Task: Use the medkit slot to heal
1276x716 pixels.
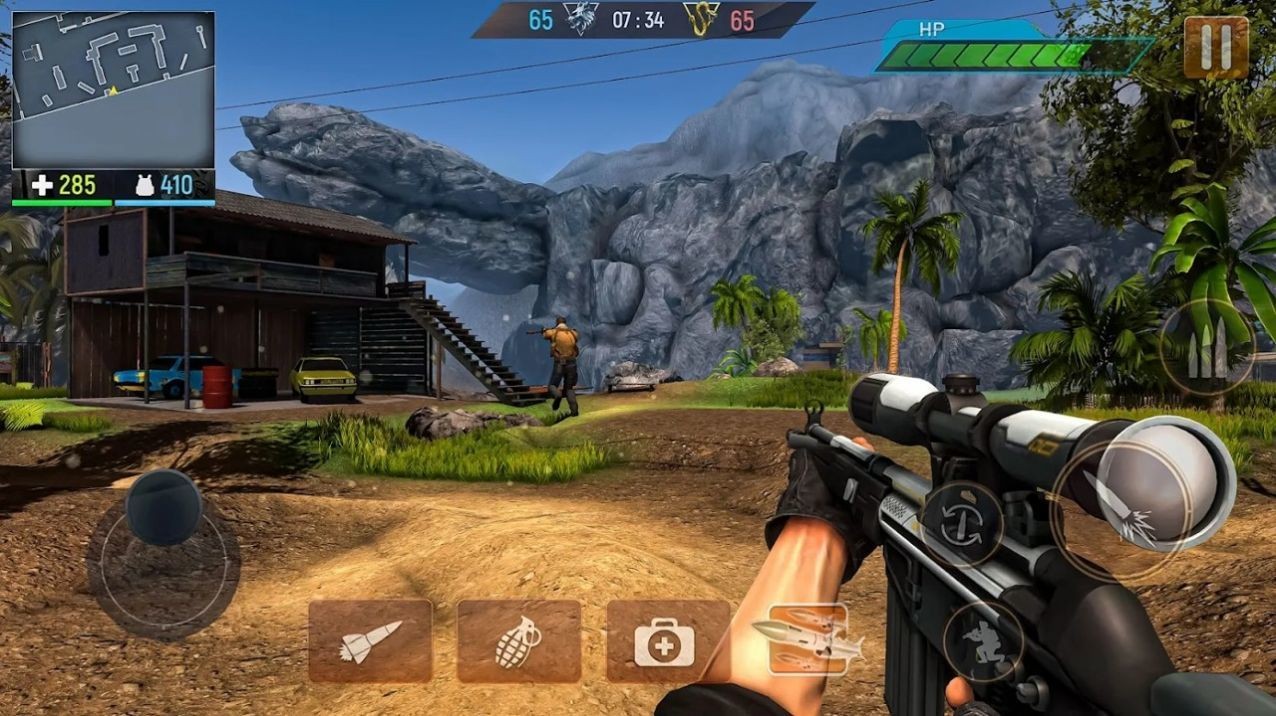Action: coord(667,641)
